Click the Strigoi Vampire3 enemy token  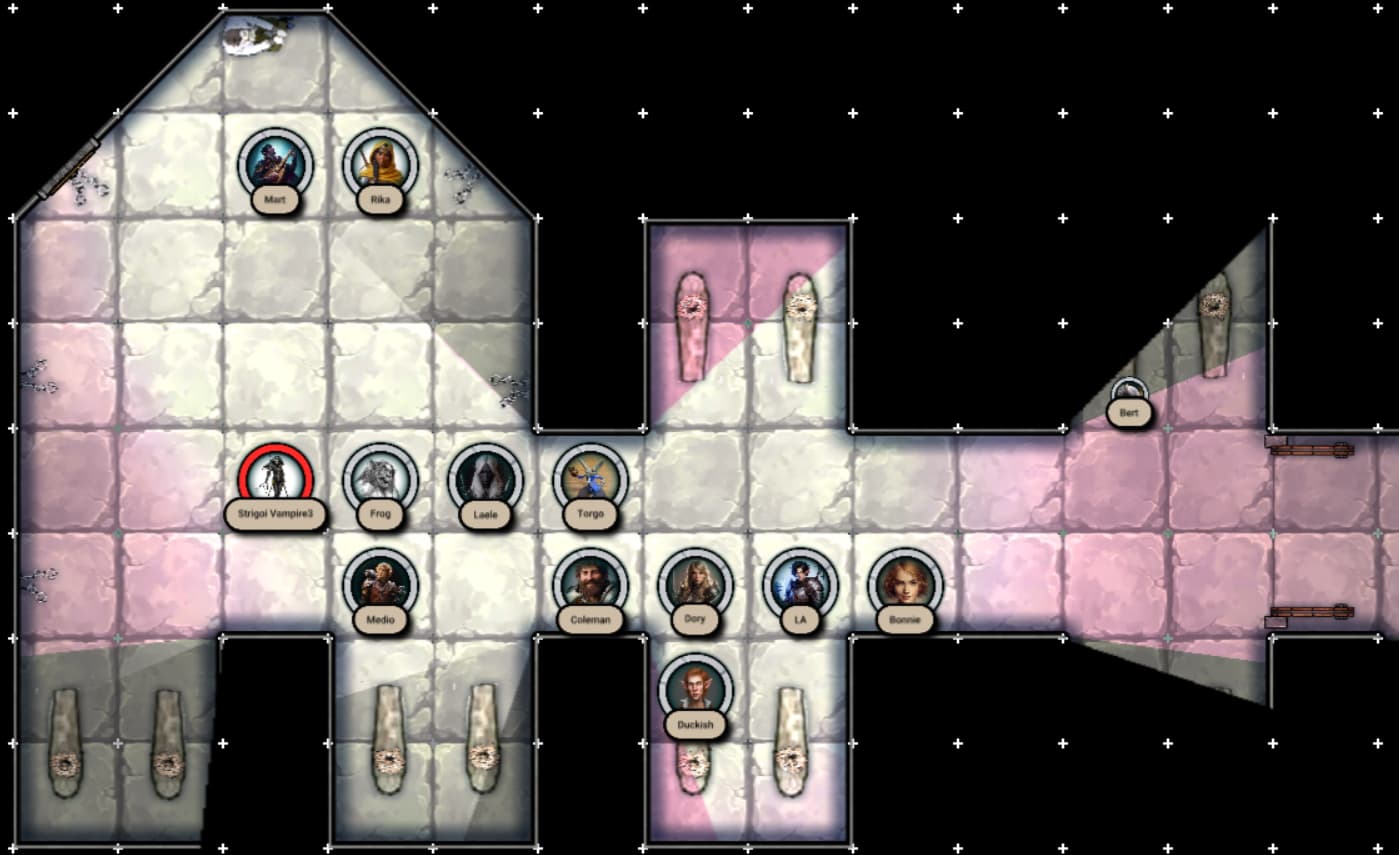point(275,479)
